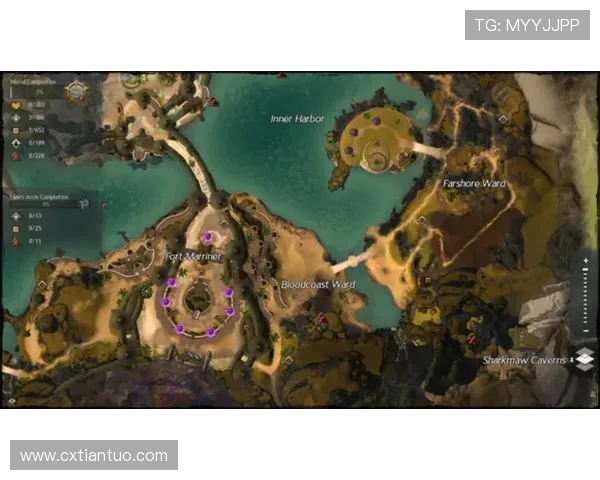
Task: Open the stacked map floor layer selector
Action: [x=585, y=359]
